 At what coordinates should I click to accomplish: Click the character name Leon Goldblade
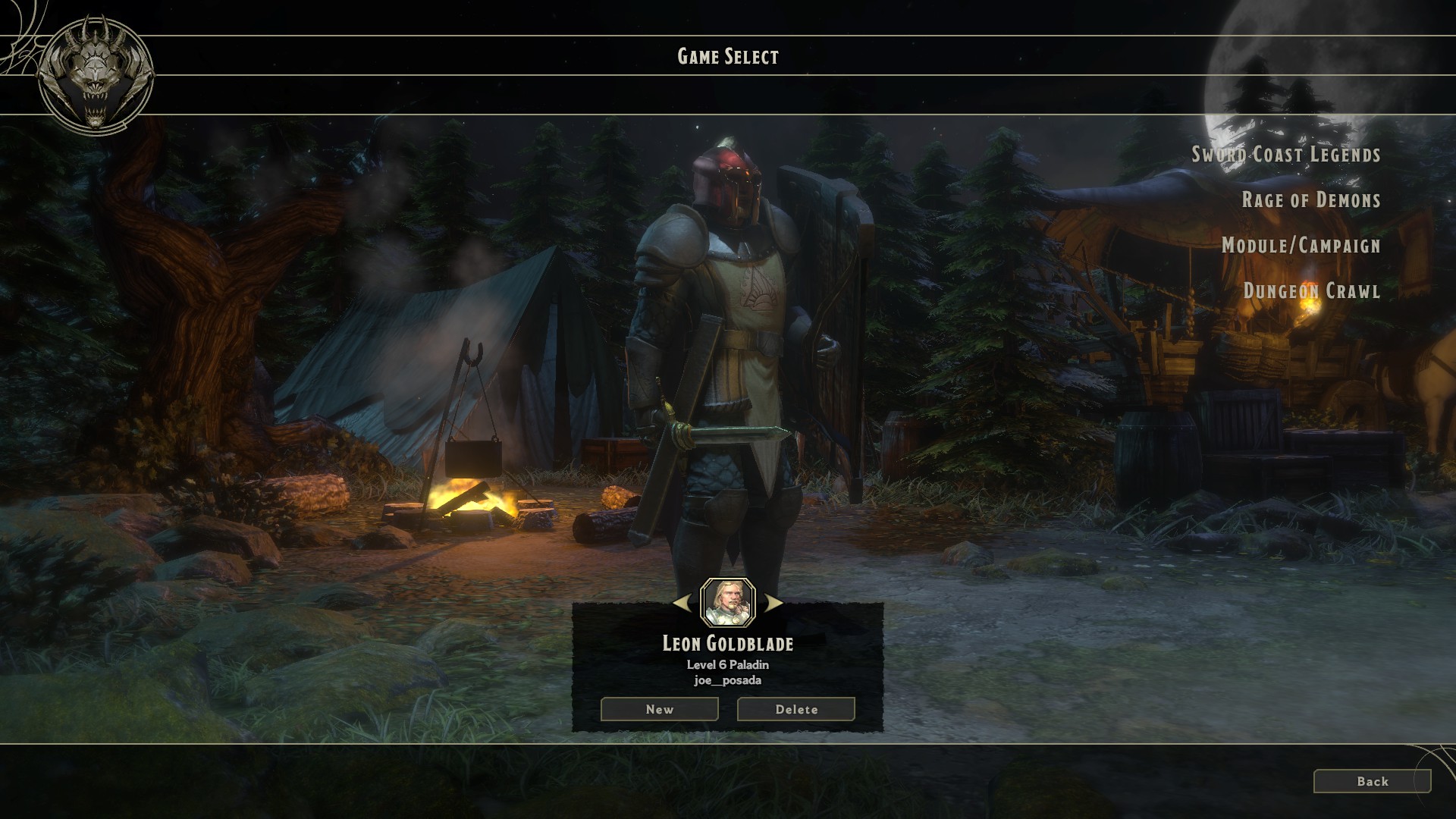pyautogui.click(x=726, y=645)
